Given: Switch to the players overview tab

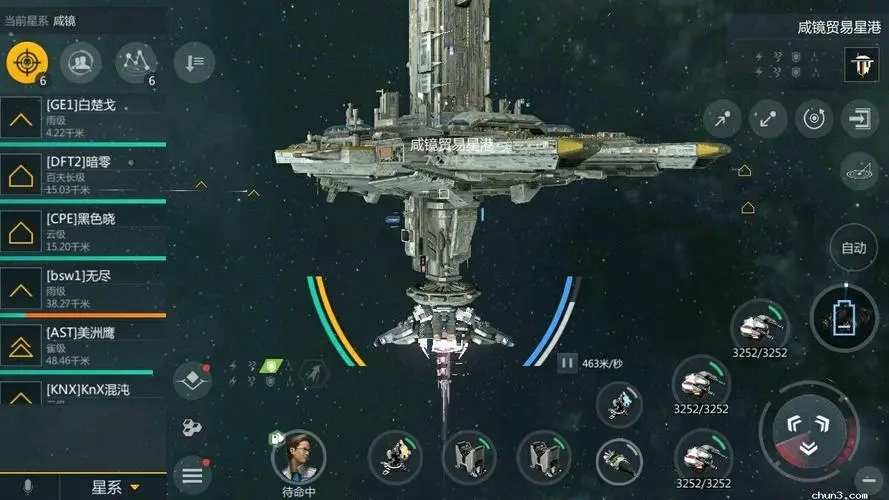Looking at the screenshot, I should (81, 63).
